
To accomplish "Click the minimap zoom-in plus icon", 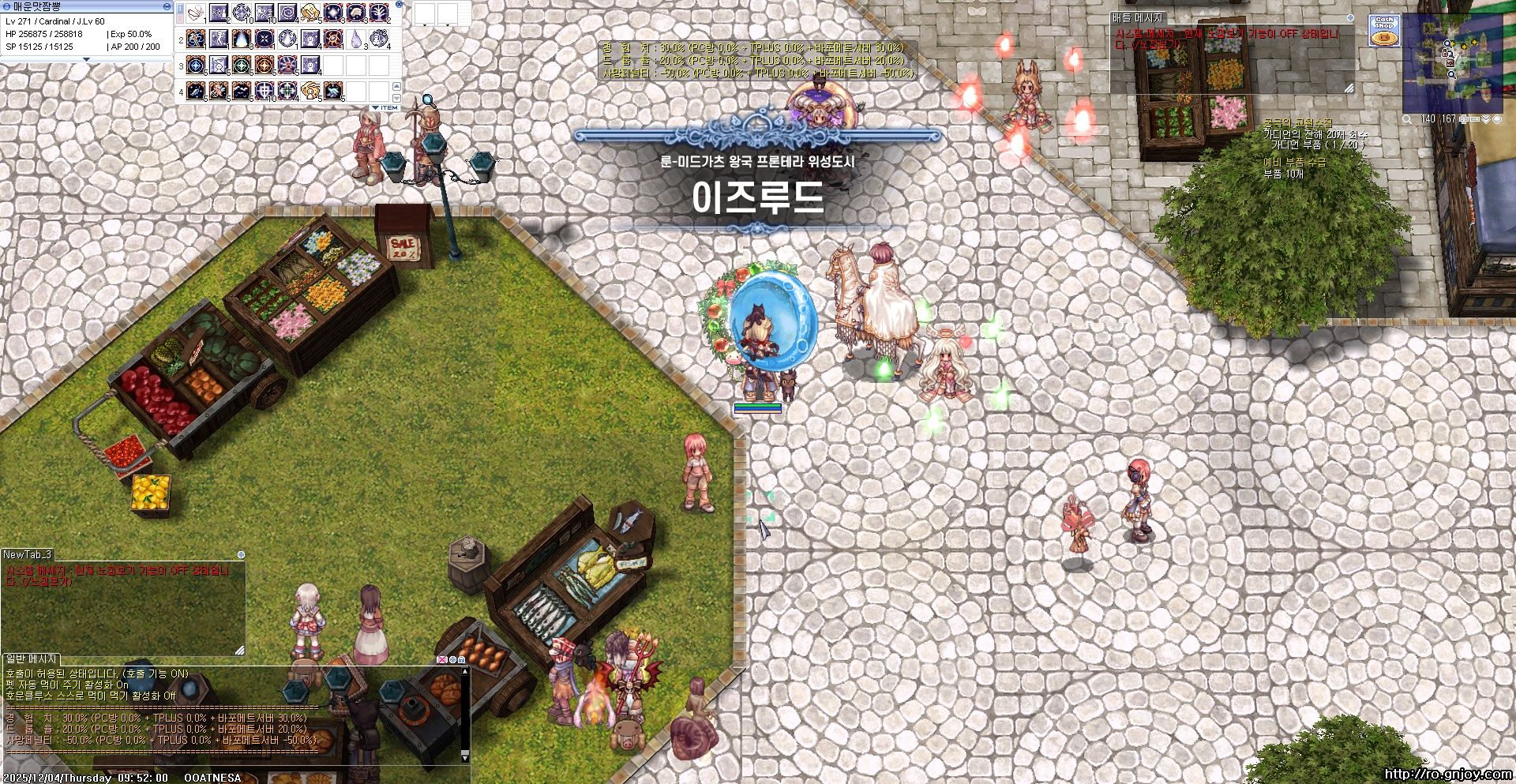I will (x=1463, y=118).
